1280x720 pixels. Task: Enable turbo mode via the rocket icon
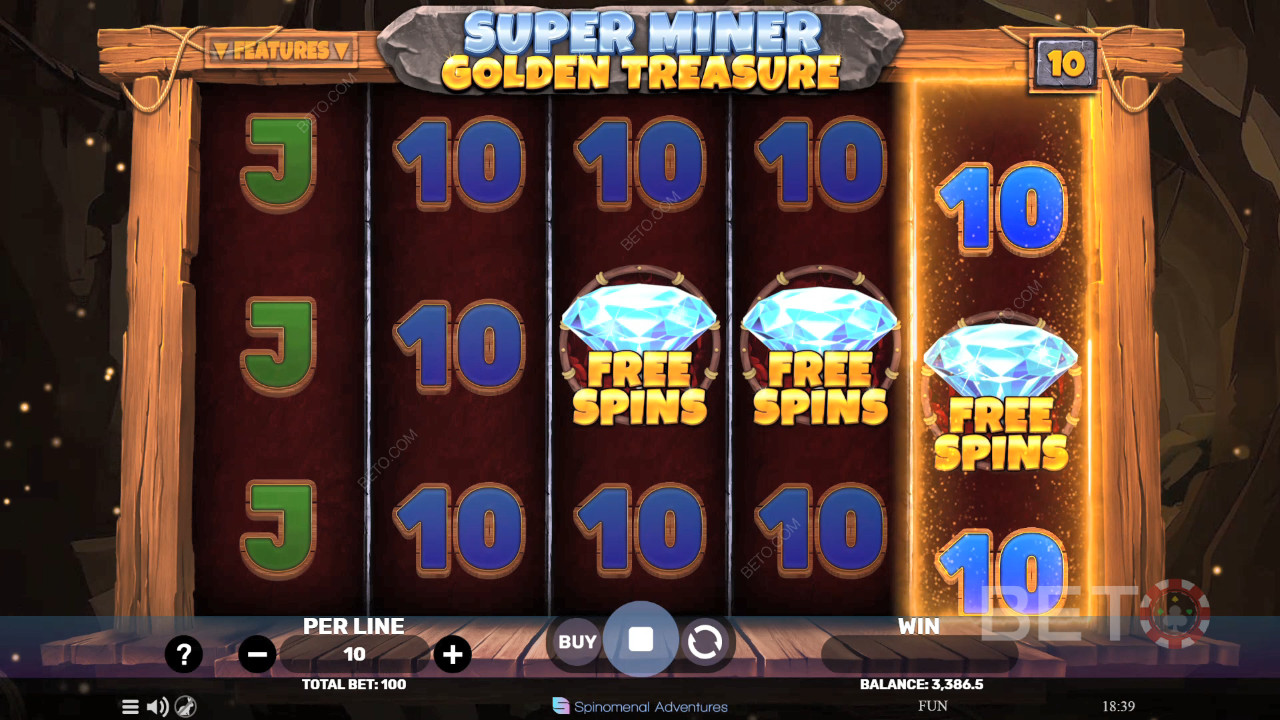coord(184,706)
